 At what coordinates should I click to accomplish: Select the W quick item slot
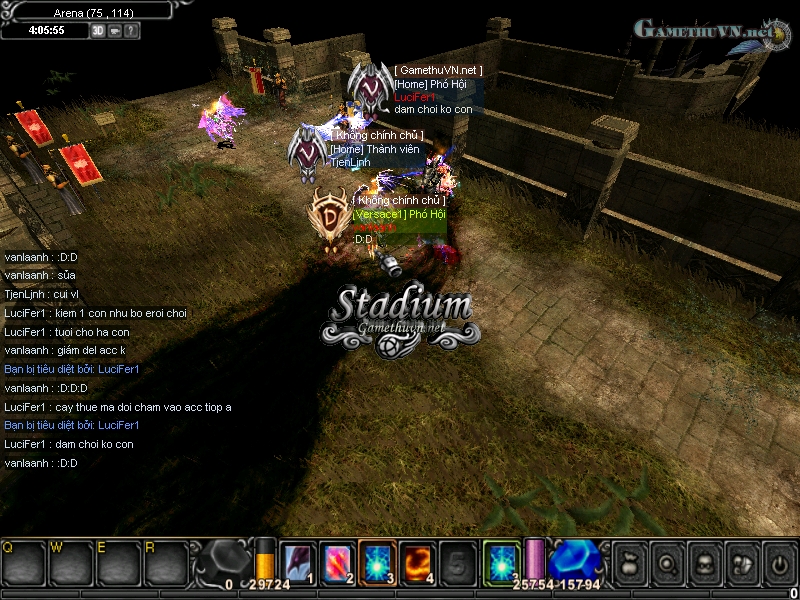point(71,564)
